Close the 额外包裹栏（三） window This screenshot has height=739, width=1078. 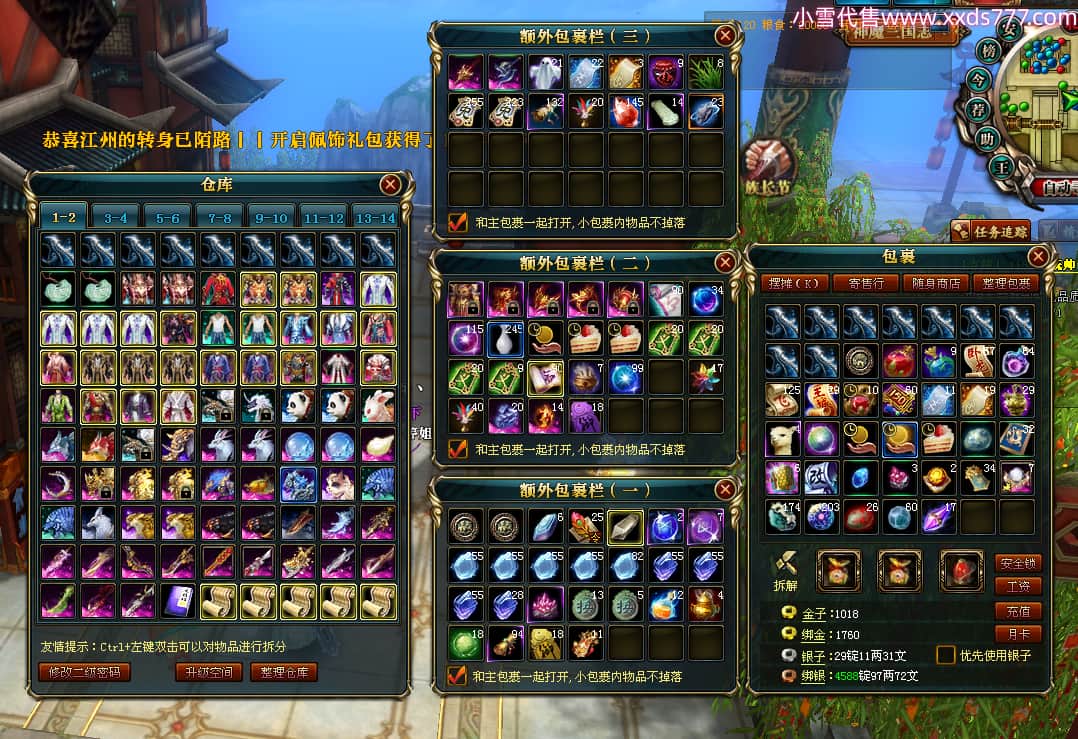click(x=726, y=36)
